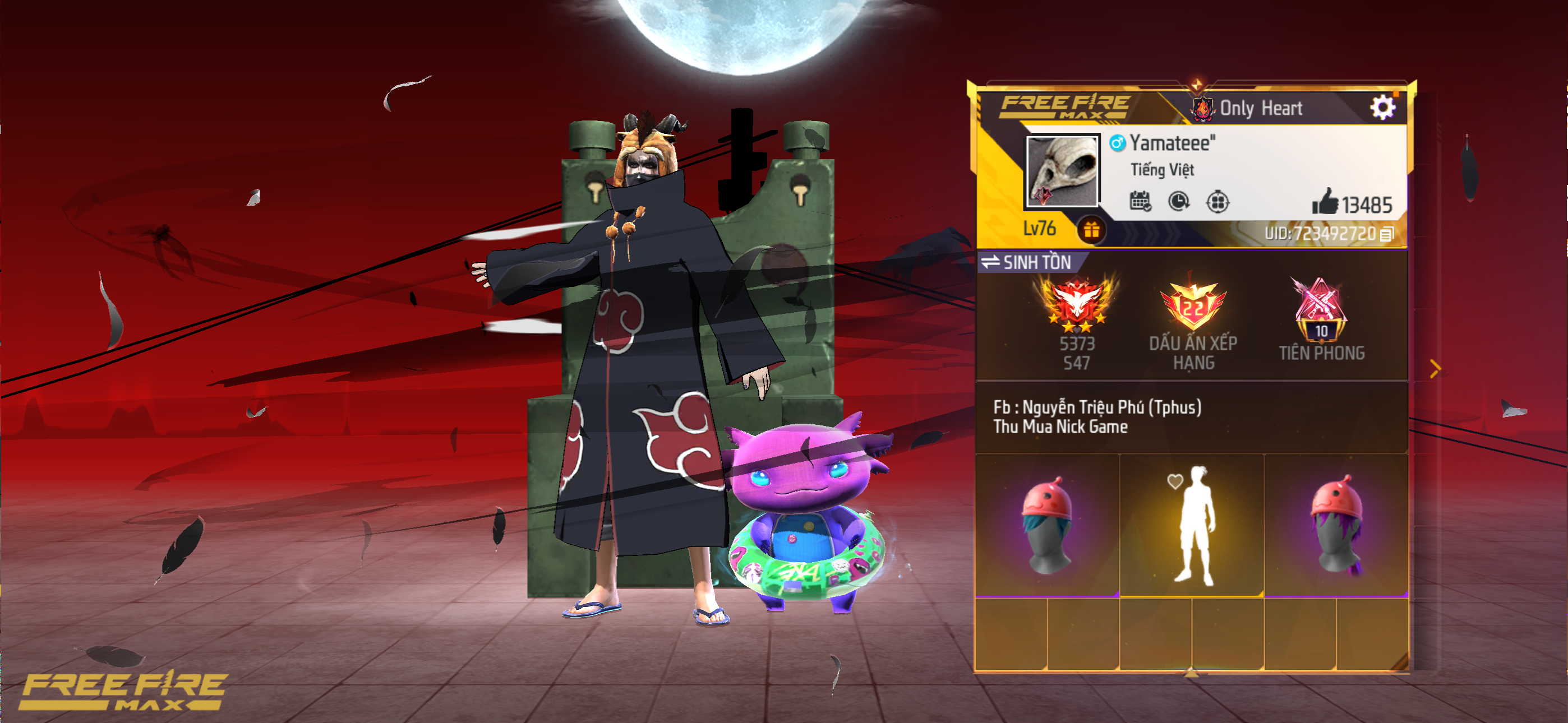View the rank badge showing 5373
This screenshot has width=1568, height=723.
1077,304
